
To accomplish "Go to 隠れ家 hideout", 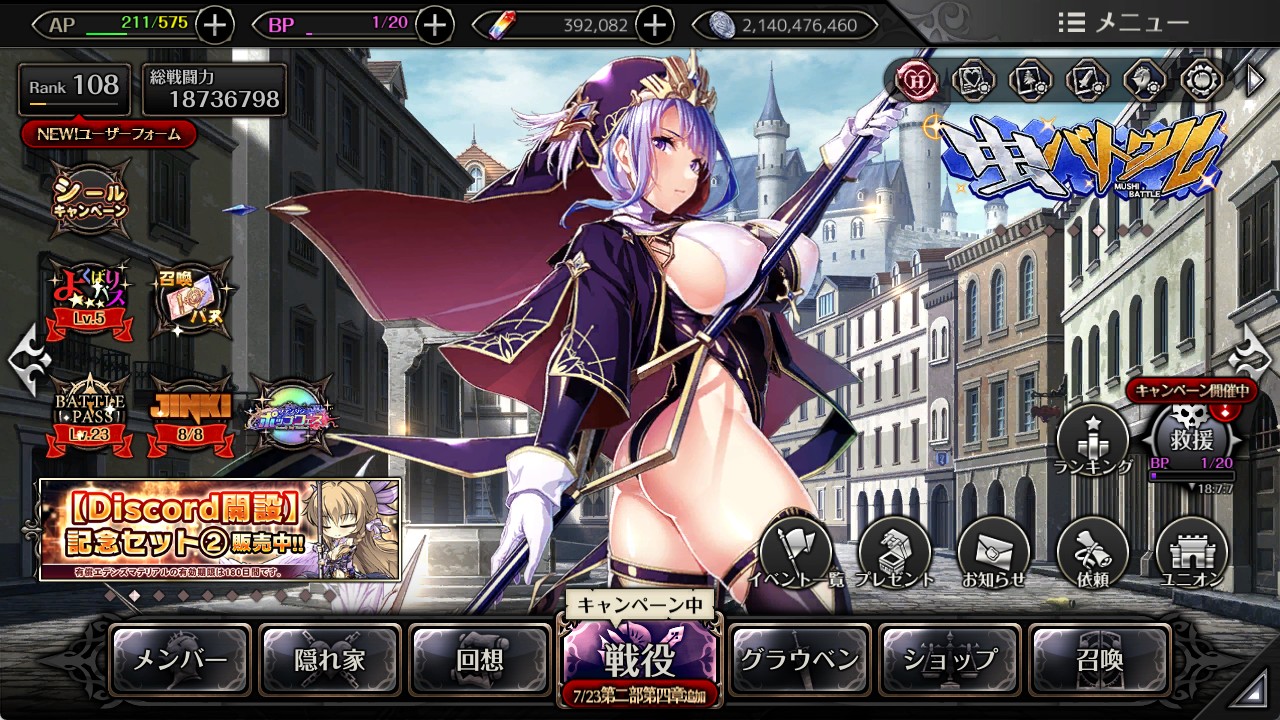I will tap(330, 660).
